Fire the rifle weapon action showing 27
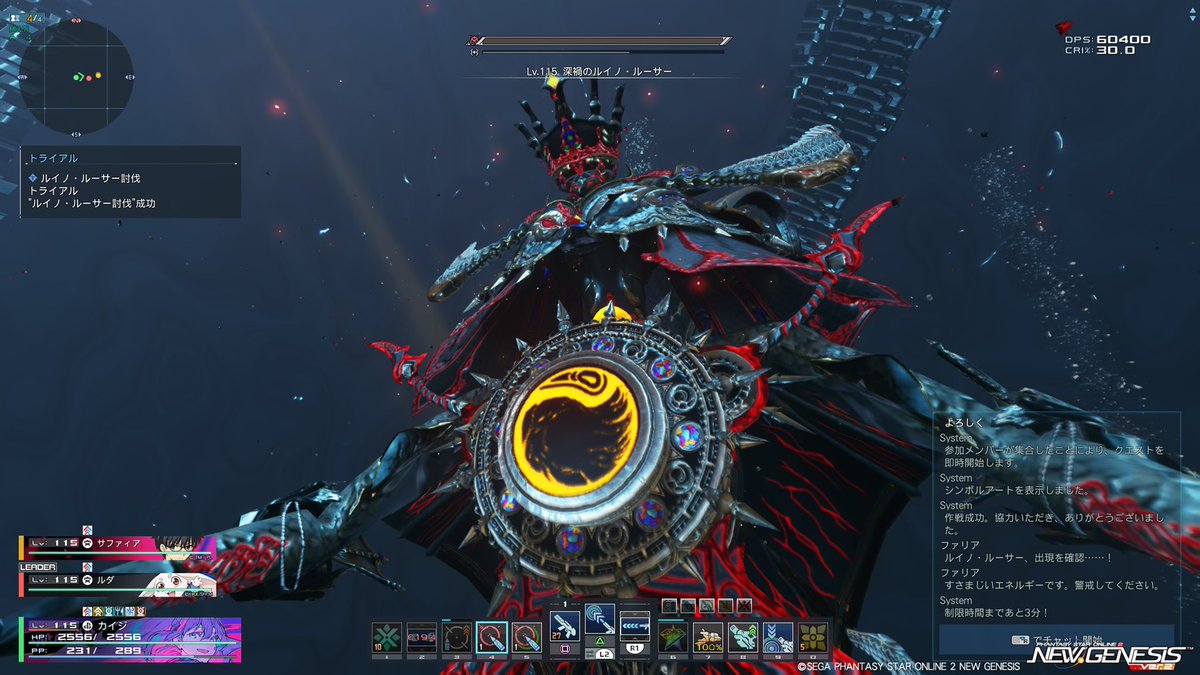Viewport: 1200px width, 675px height. click(566, 628)
